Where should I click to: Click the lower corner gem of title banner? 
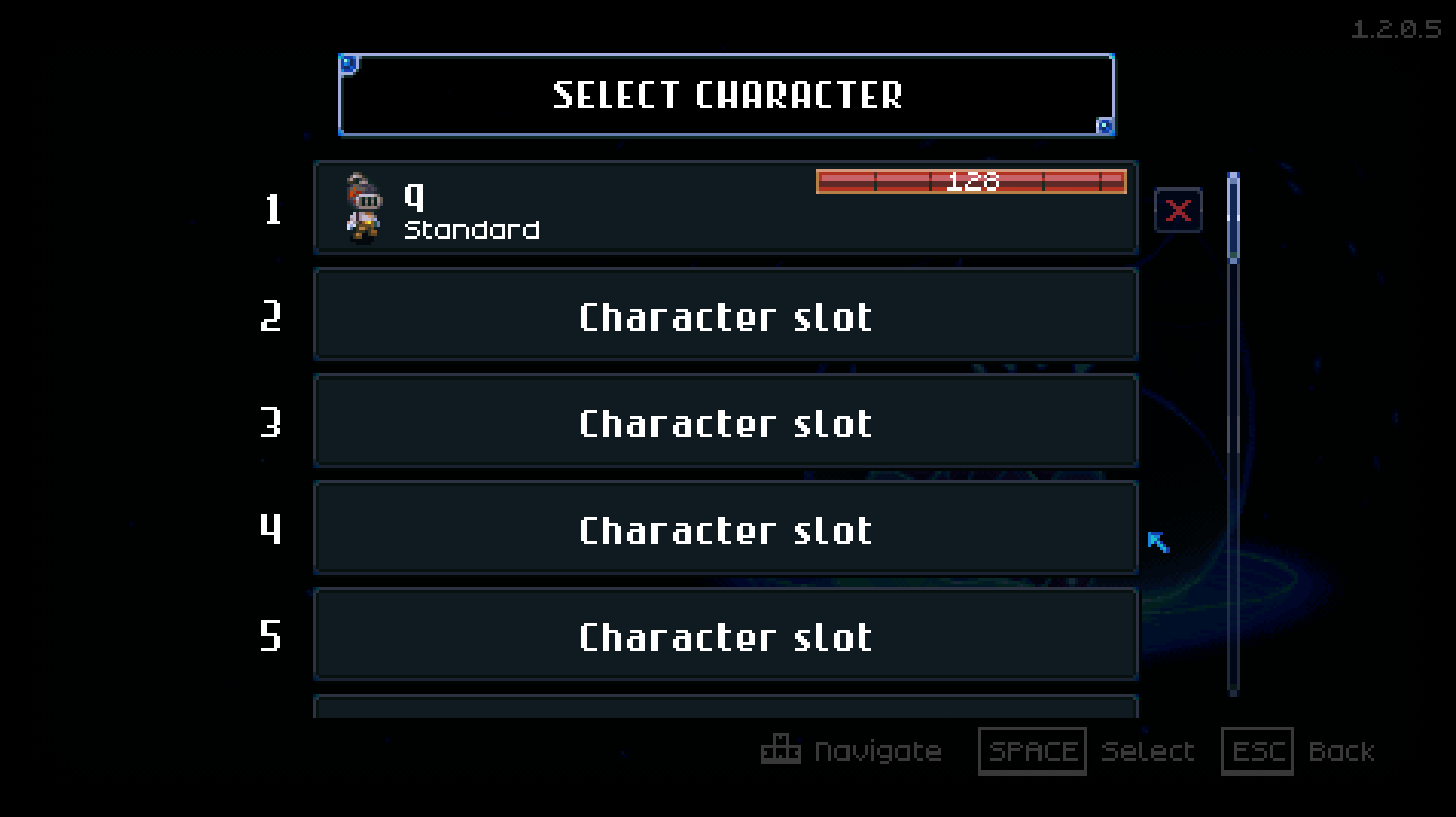tap(1103, 125)
